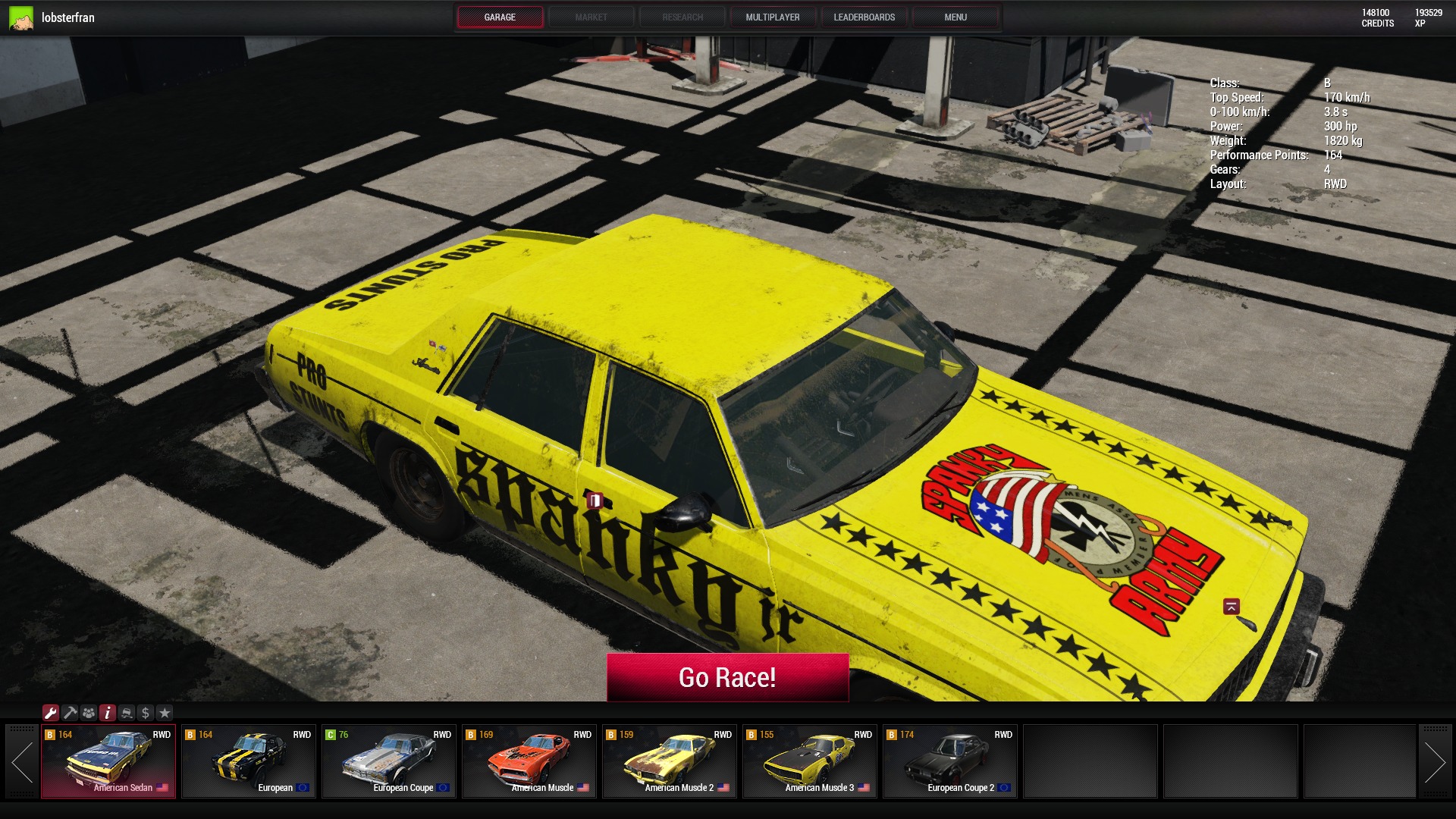Open the Garage tab
Viewport: 1456px width, 819px height.
(500, 17)
